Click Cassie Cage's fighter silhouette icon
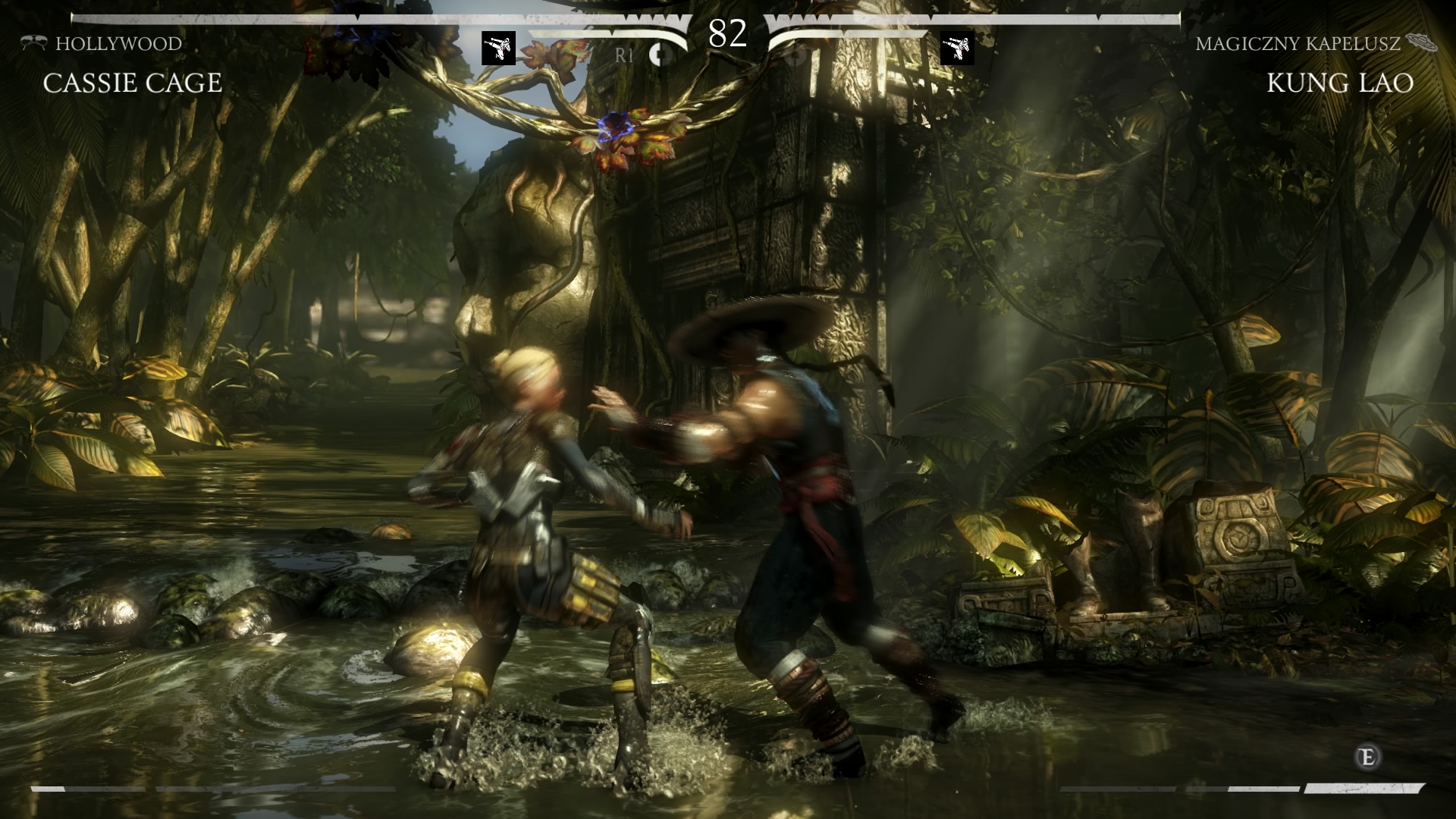The width and height of the screenshot is (1456, 819). tap(498, 49)
